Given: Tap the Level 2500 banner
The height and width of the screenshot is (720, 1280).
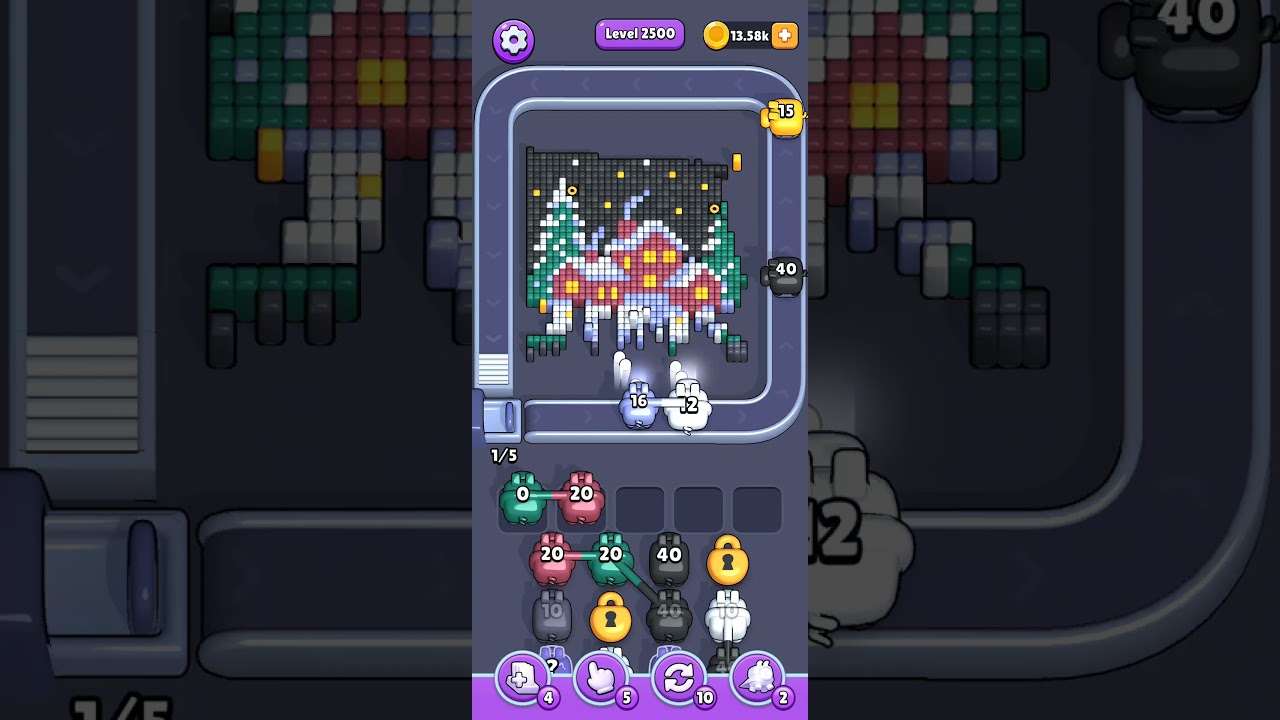Looking at the screenshot, I should coord(639,34).
